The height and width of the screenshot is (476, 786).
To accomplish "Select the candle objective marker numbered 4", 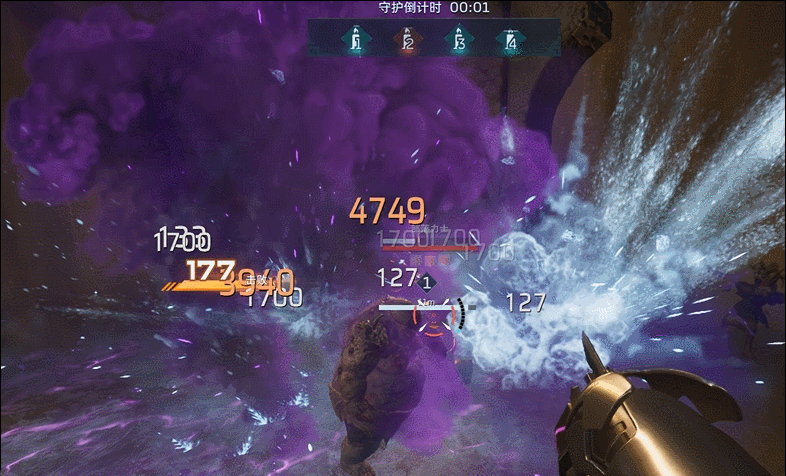I will (x=511, y=41).
